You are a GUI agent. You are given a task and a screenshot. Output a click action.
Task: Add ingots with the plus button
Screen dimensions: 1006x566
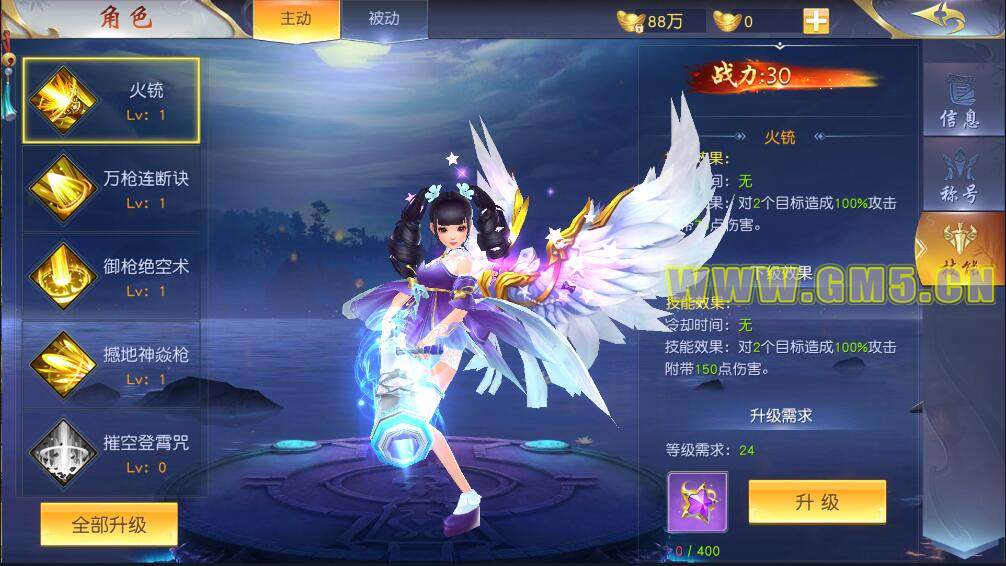[x=816, y=21]
